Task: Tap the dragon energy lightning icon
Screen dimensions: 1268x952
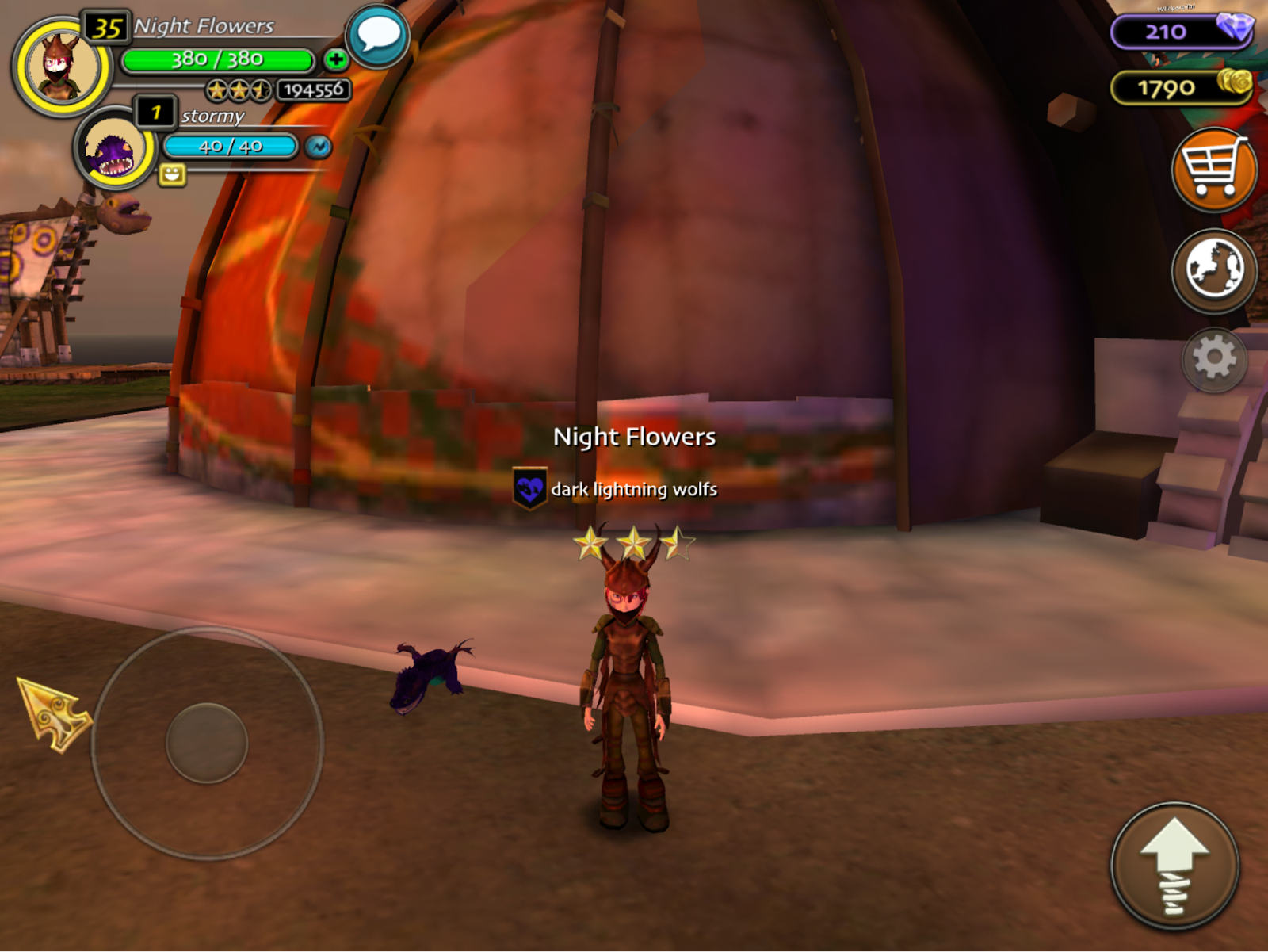Action: pyautogui.click(x=319, y=147)
